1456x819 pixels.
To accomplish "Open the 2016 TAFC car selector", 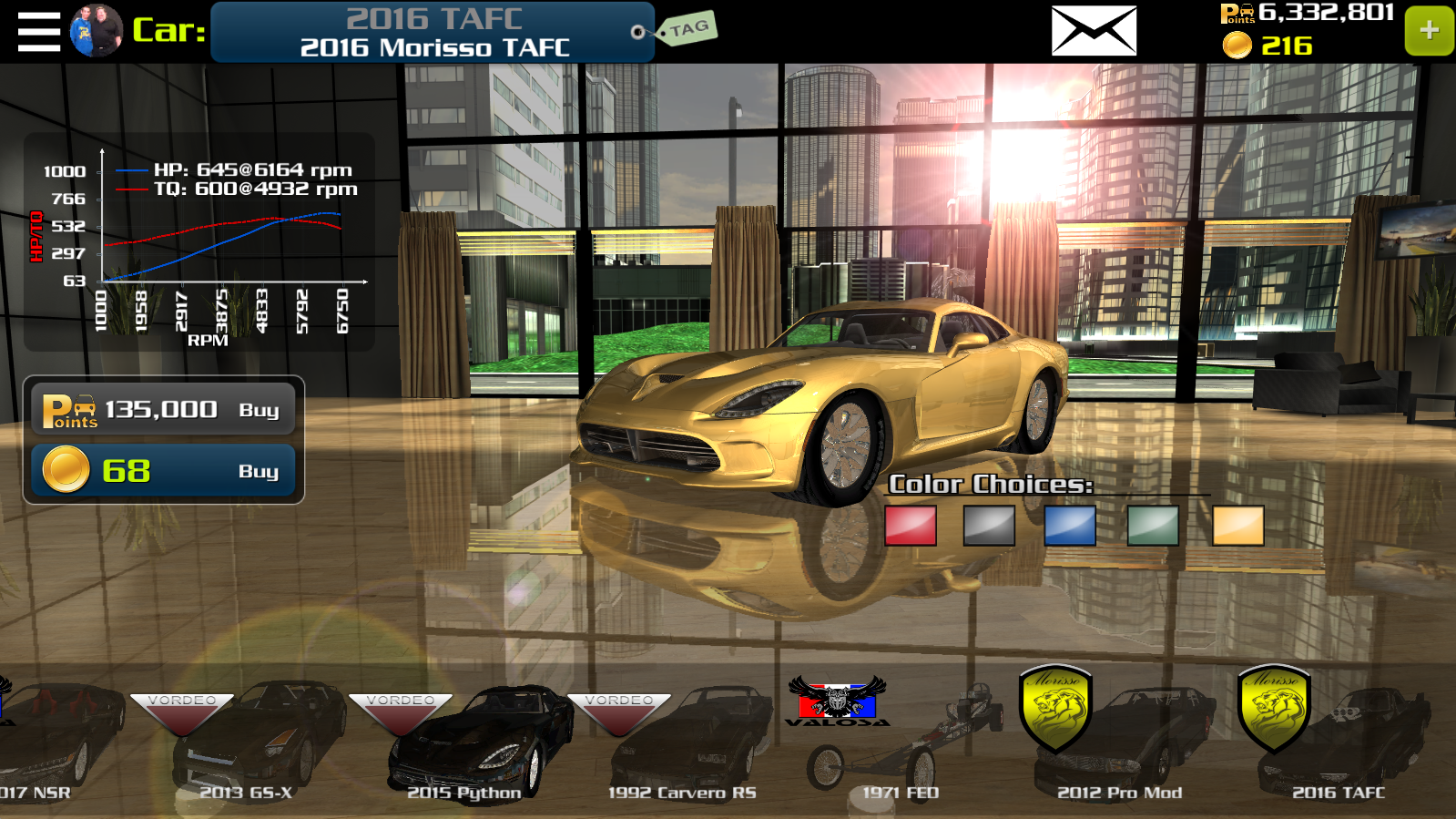I will click(x=433, y=32).
